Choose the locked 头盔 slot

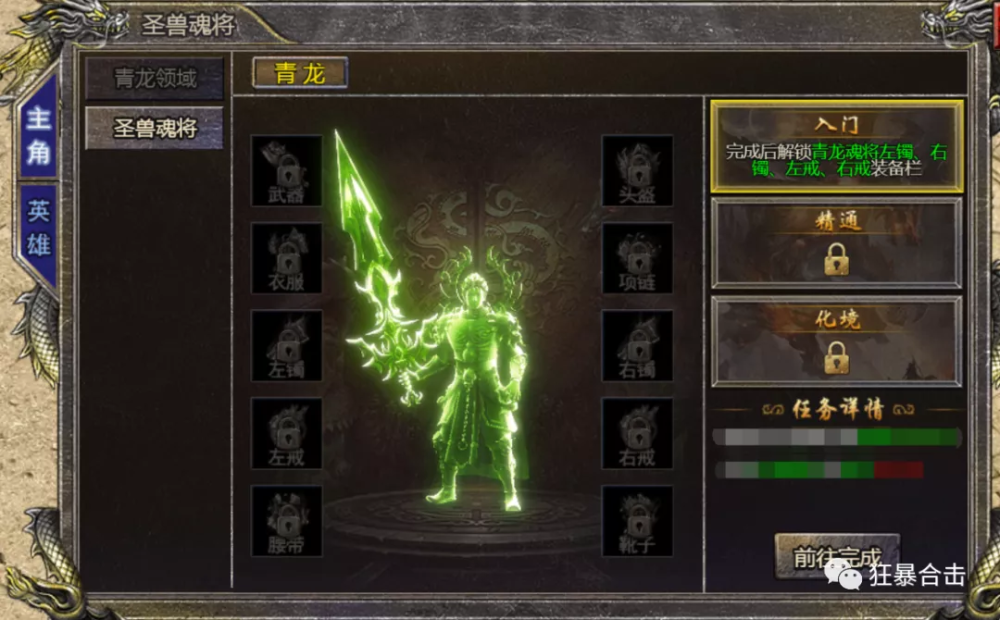click(637, 171)
